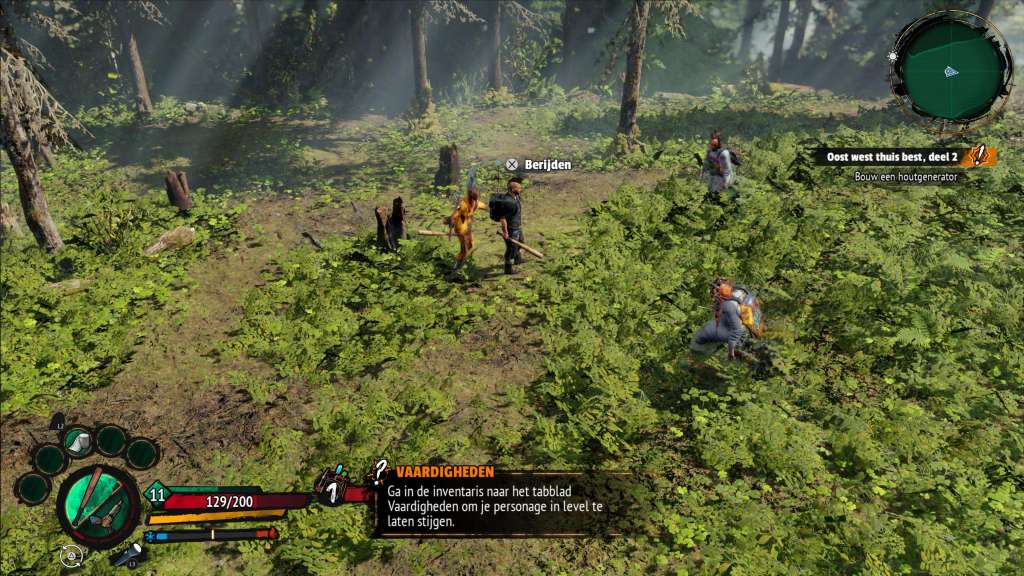
Task: Click the level 11 diamond badge
Action: 157,492
